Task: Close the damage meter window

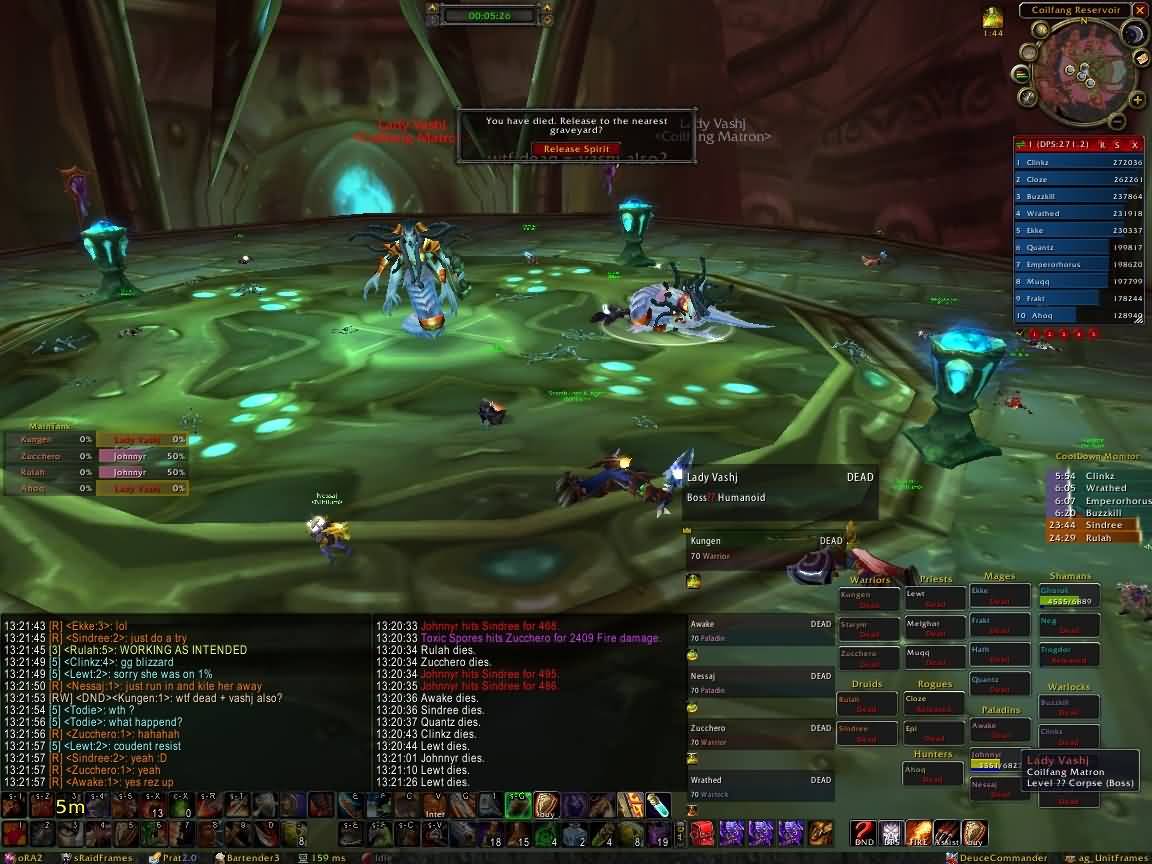Action: tap(1135, 145)
